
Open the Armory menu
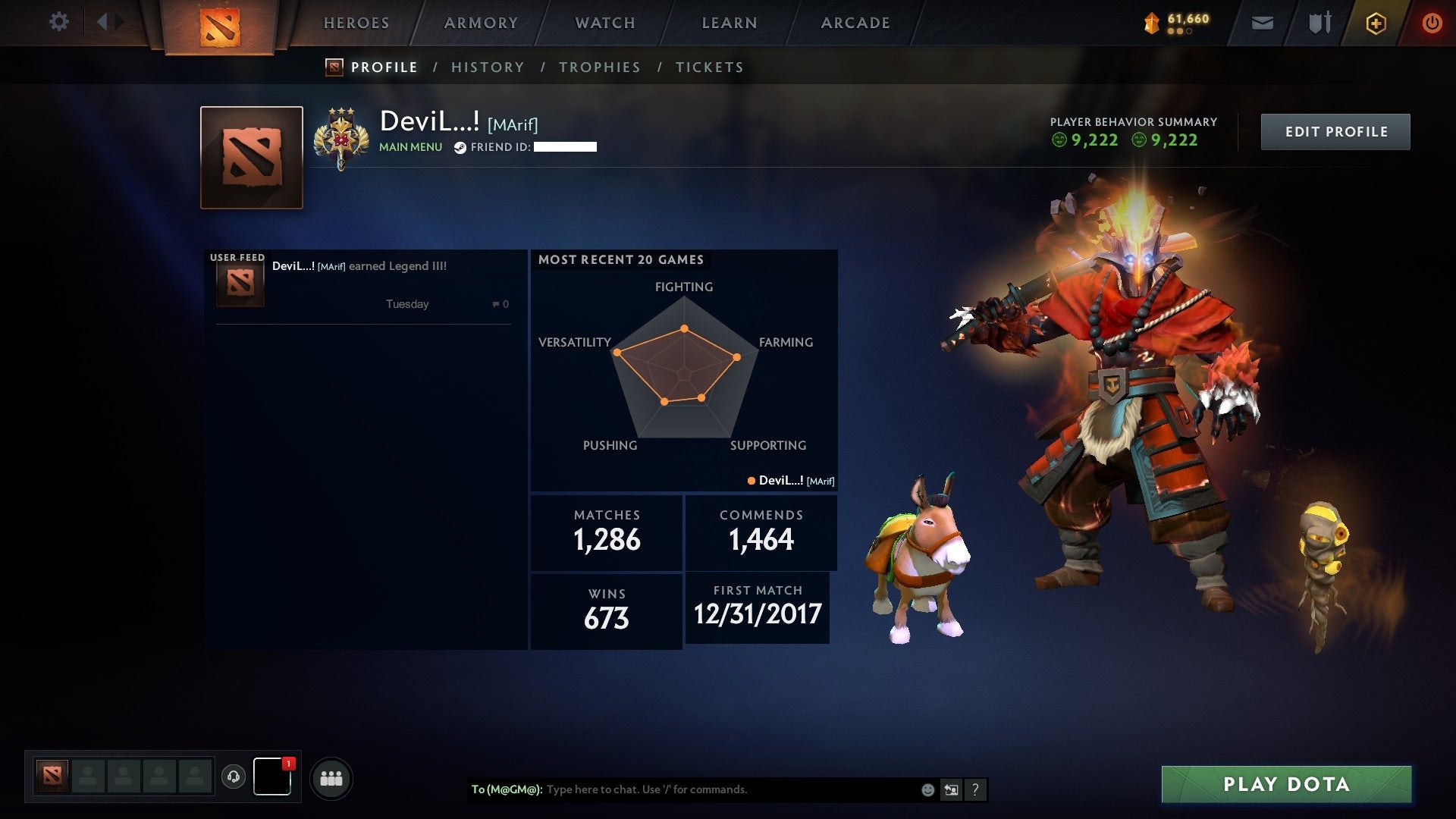(x=481, y=24)
